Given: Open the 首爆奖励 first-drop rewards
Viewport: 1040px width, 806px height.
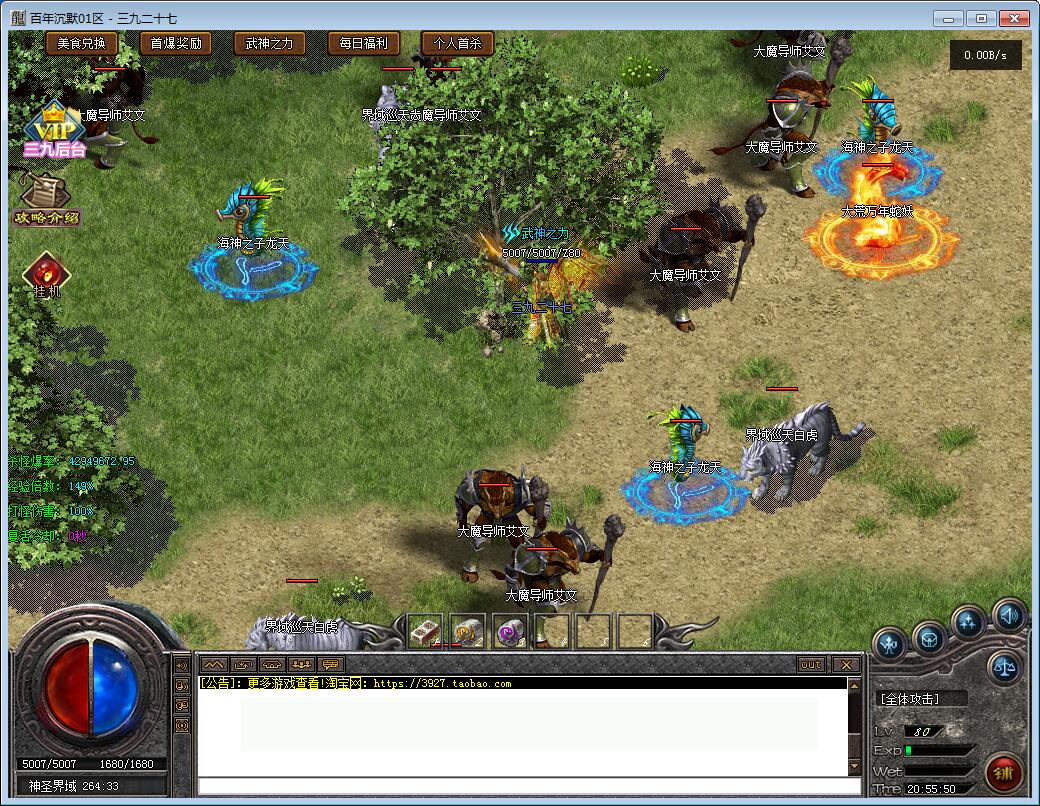Looking at the screenshot, I should (176, 43).
